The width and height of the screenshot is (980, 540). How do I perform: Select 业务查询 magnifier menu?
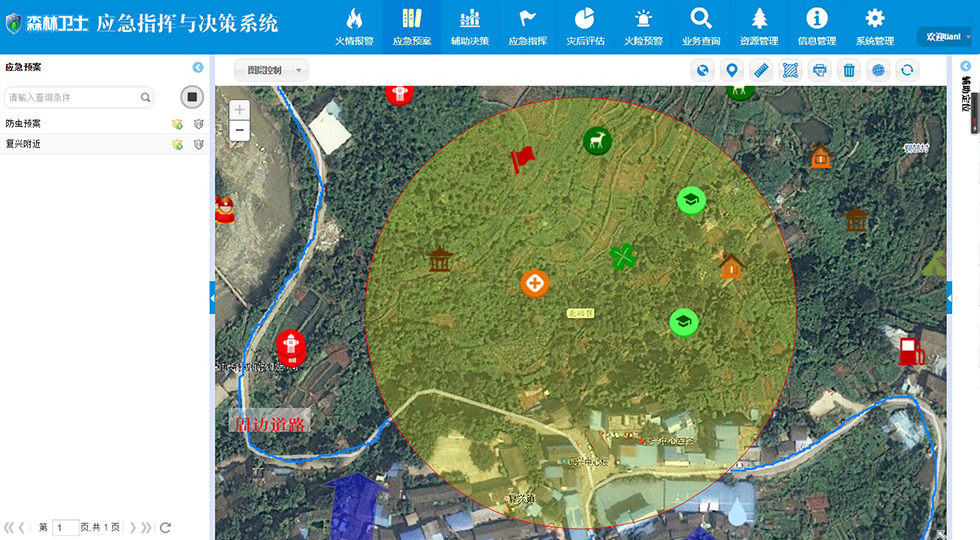[701, 26]
